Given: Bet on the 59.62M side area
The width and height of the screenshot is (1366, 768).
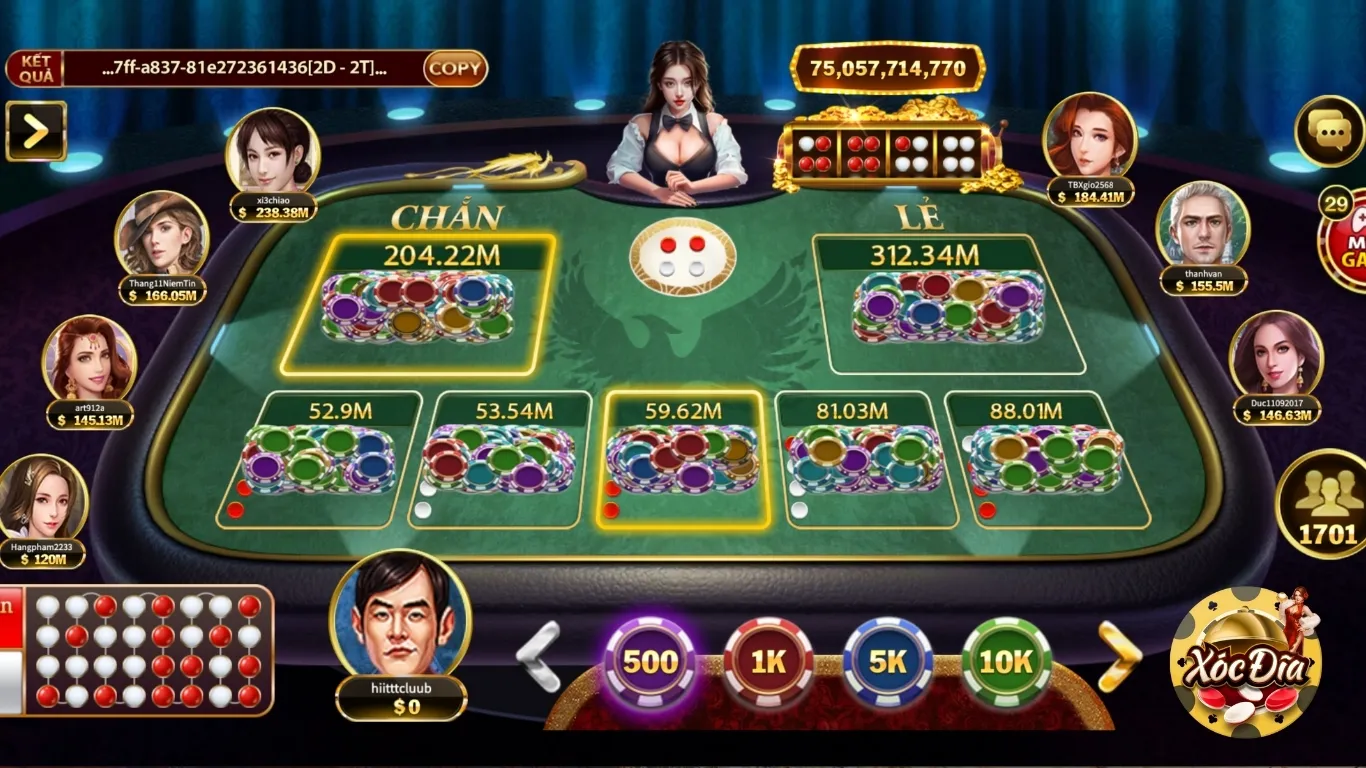Looking at the screenshot, I should tap(683, 460).
